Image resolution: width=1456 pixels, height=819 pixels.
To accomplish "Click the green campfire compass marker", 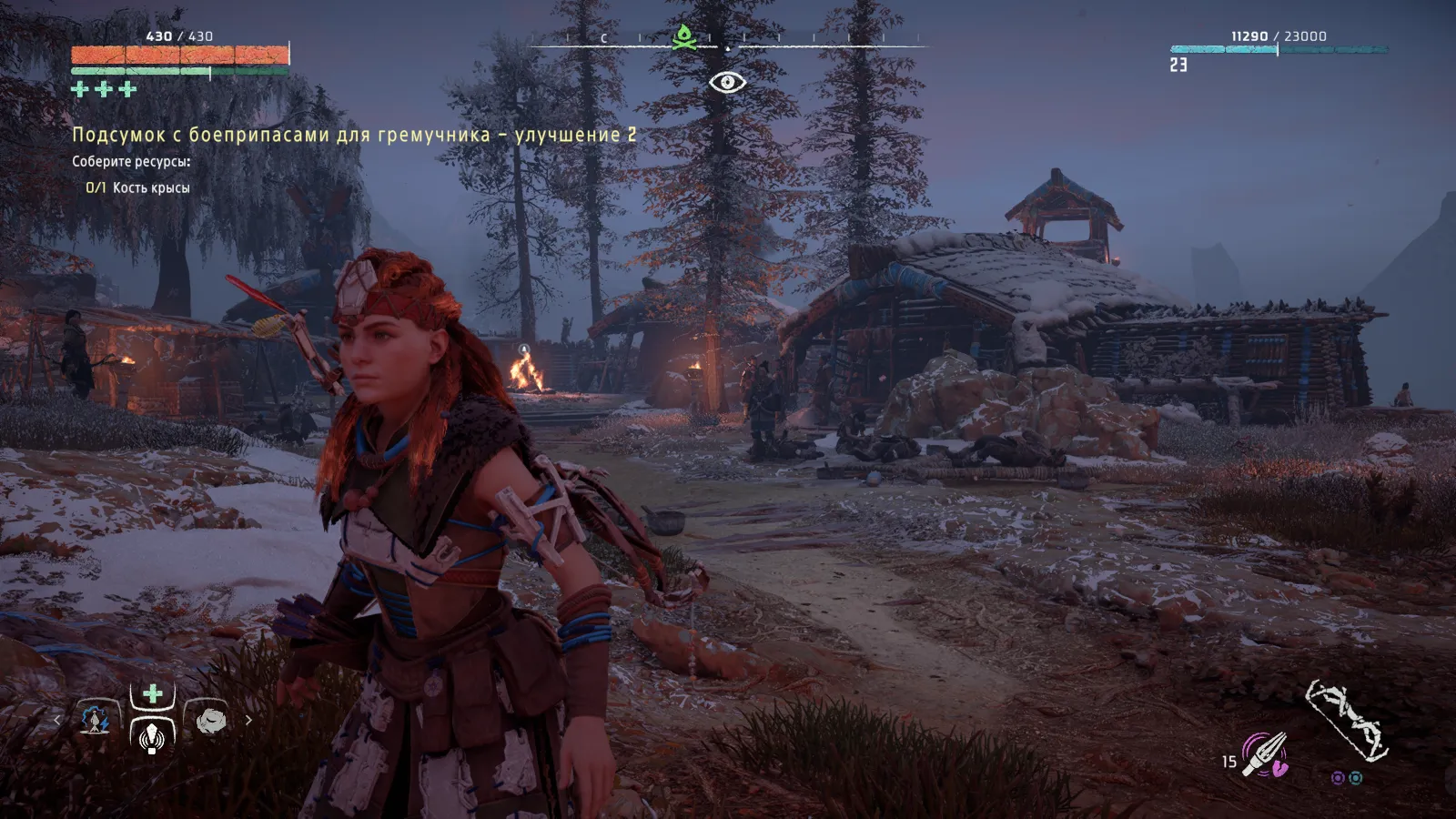I will pyautogui.click(x=682, y=37).
